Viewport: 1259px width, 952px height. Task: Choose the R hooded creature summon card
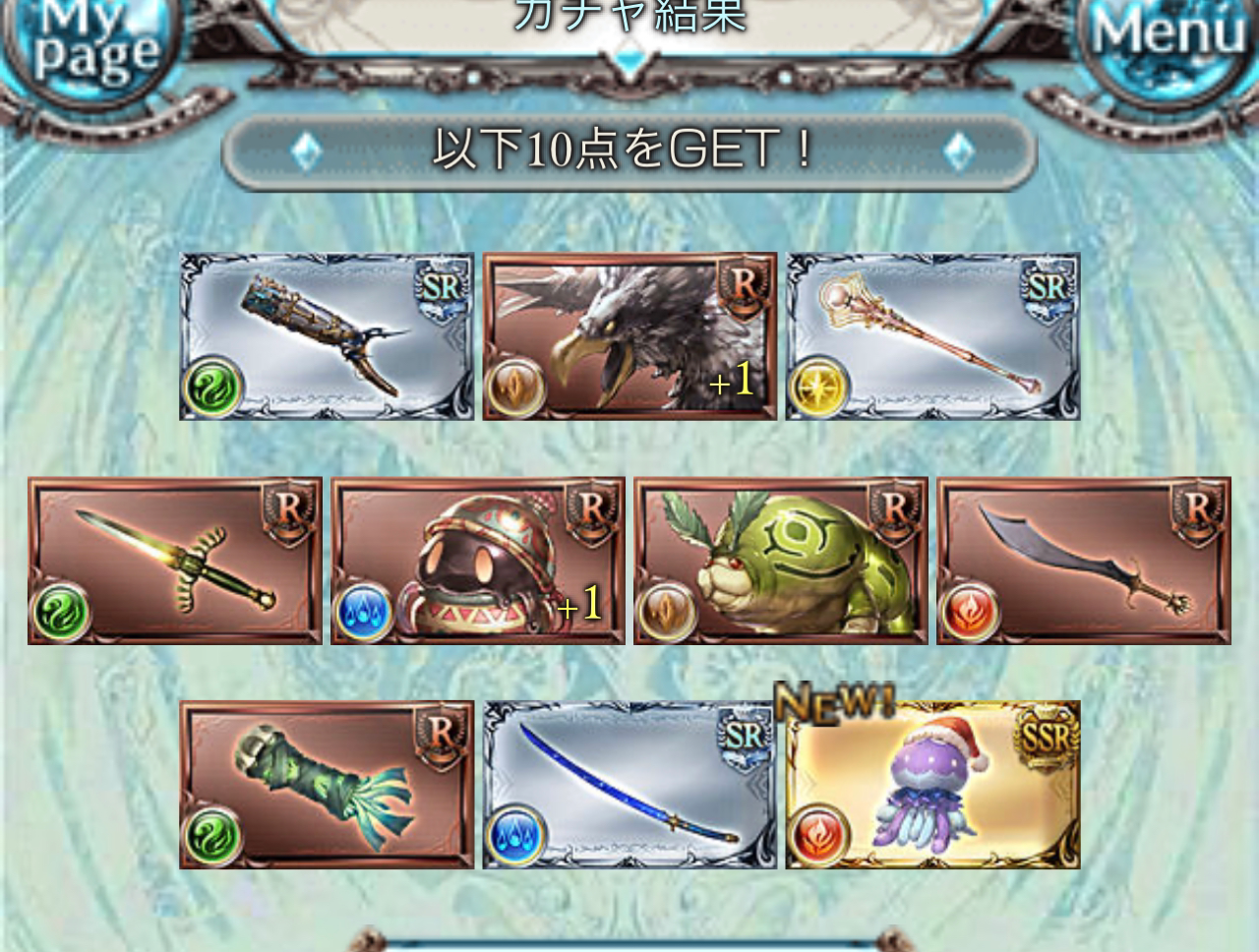pyautogui.click(x=478, y=561)
